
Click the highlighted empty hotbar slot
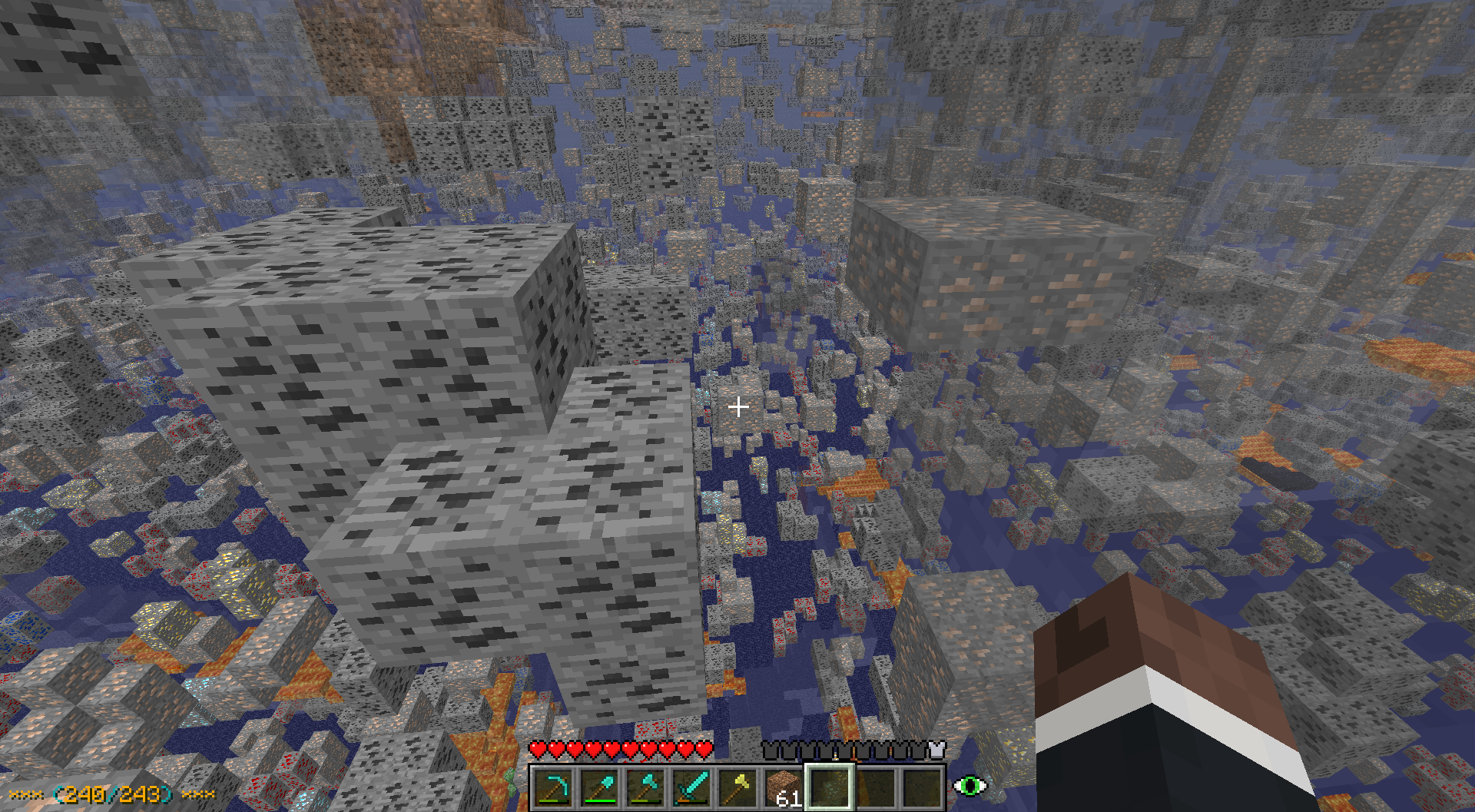pyautogui.click(x=830, y=787)
